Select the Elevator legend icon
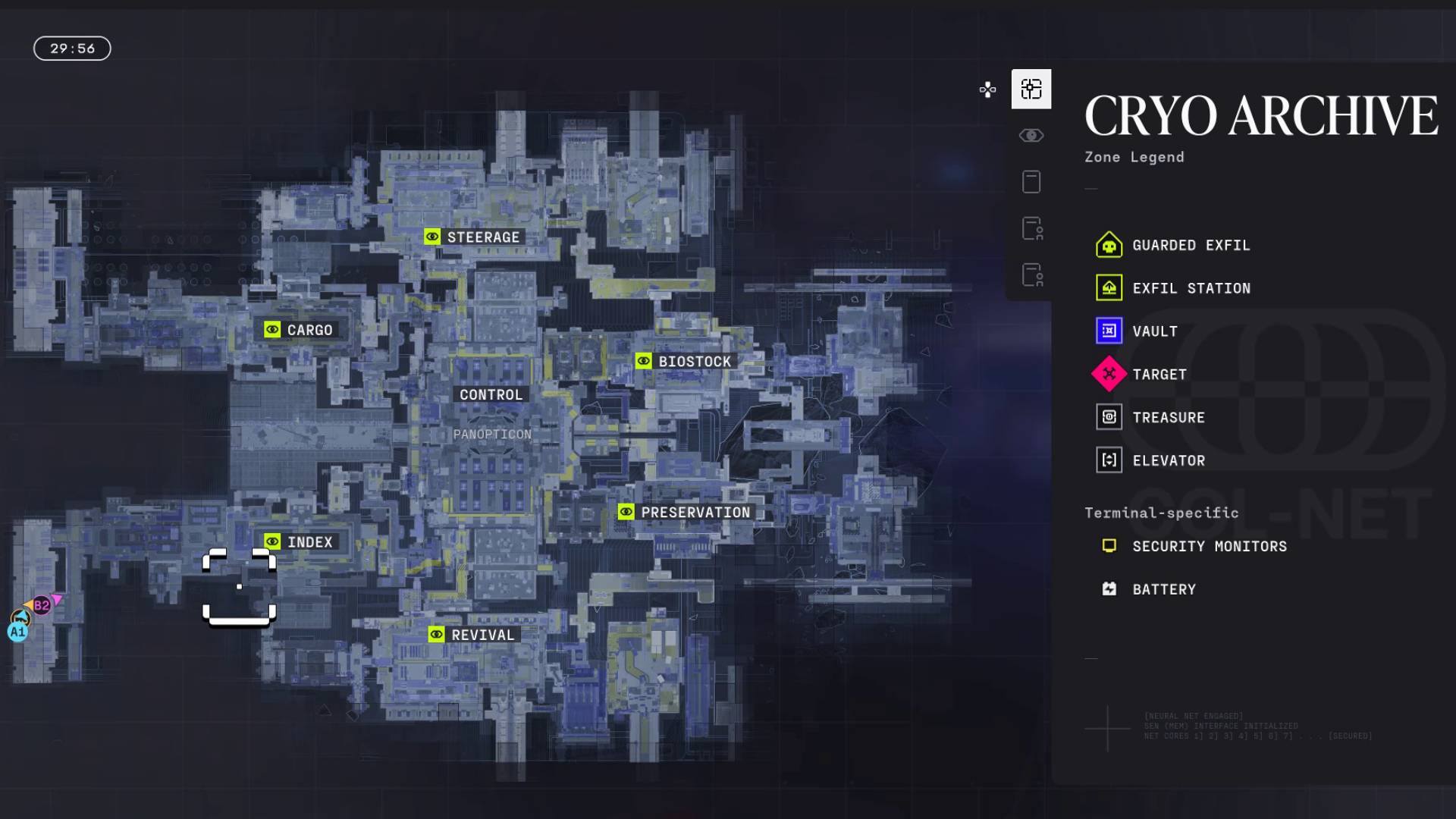The height and width of the screenshot is (819, 1456). 1109,460
